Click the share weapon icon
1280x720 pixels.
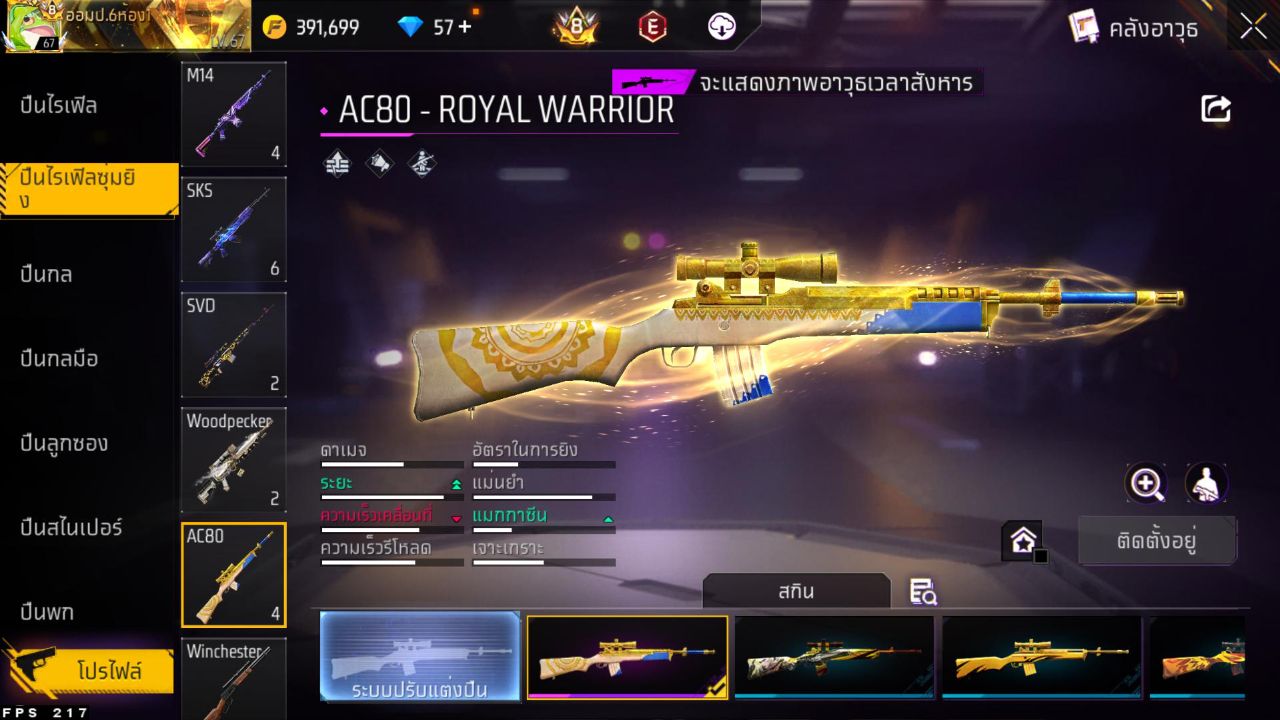tap(1216, 108)
